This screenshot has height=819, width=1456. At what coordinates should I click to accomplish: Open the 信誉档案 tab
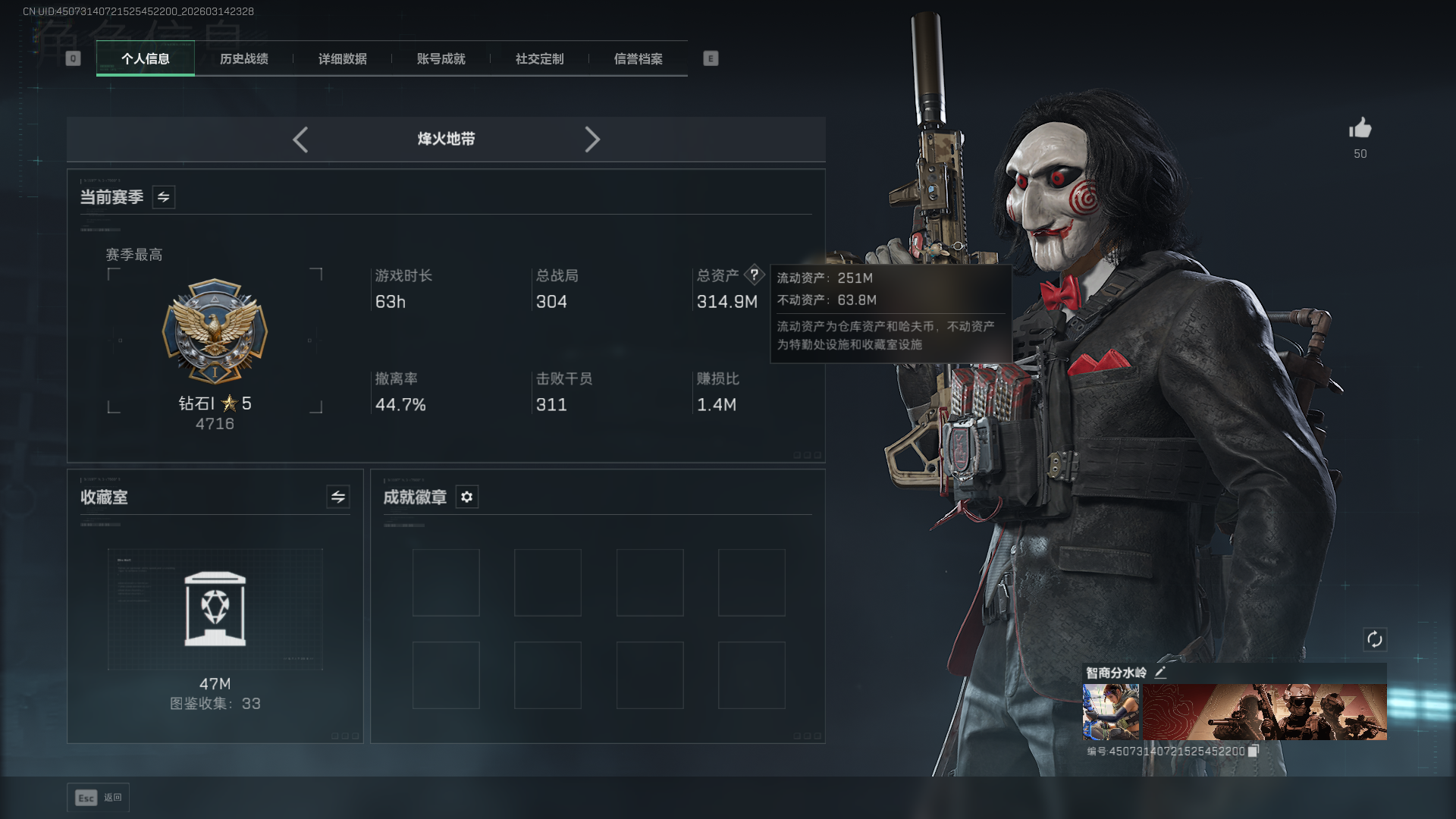pos(638,59)
